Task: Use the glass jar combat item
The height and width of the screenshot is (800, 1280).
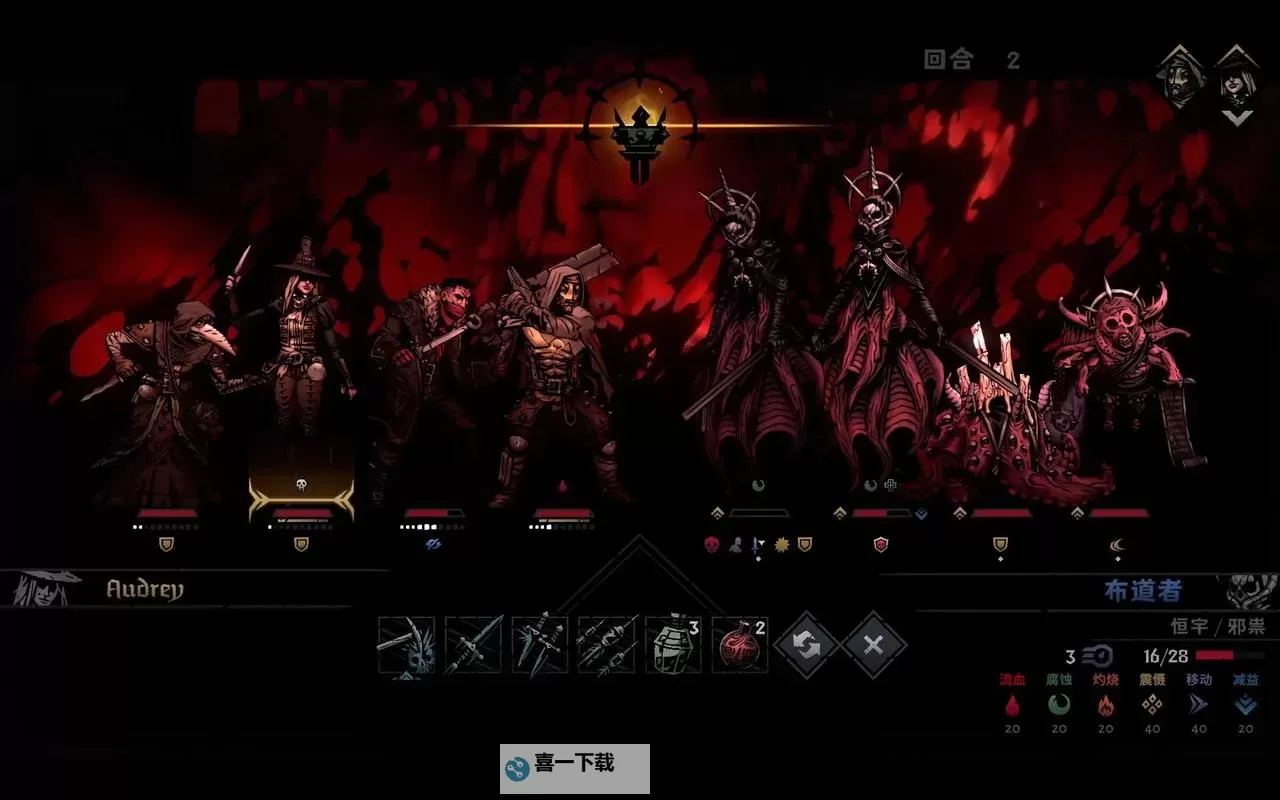Action: point(673,646)
